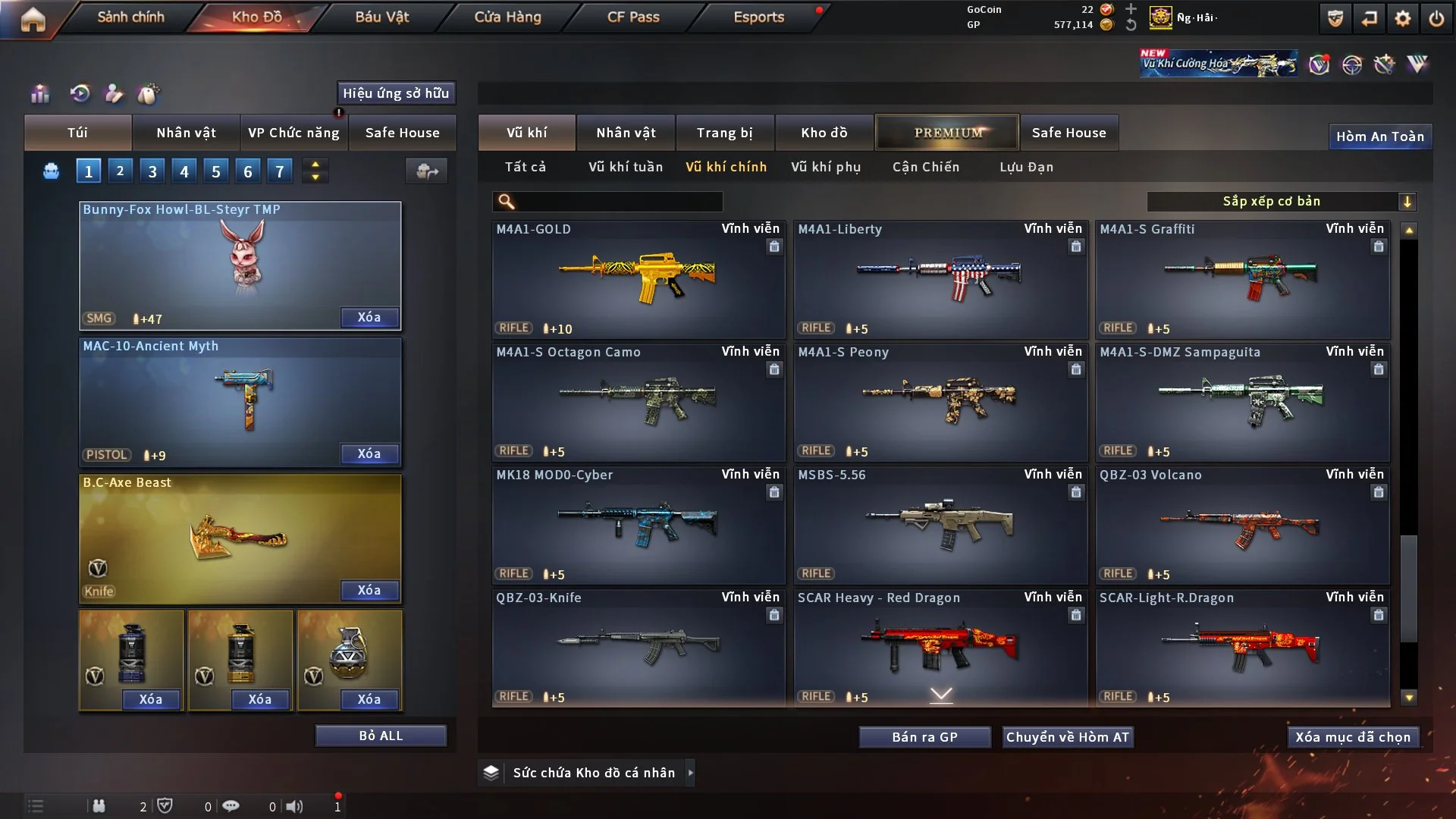Switch to bag loadout number 3

(x=152, y=171)
